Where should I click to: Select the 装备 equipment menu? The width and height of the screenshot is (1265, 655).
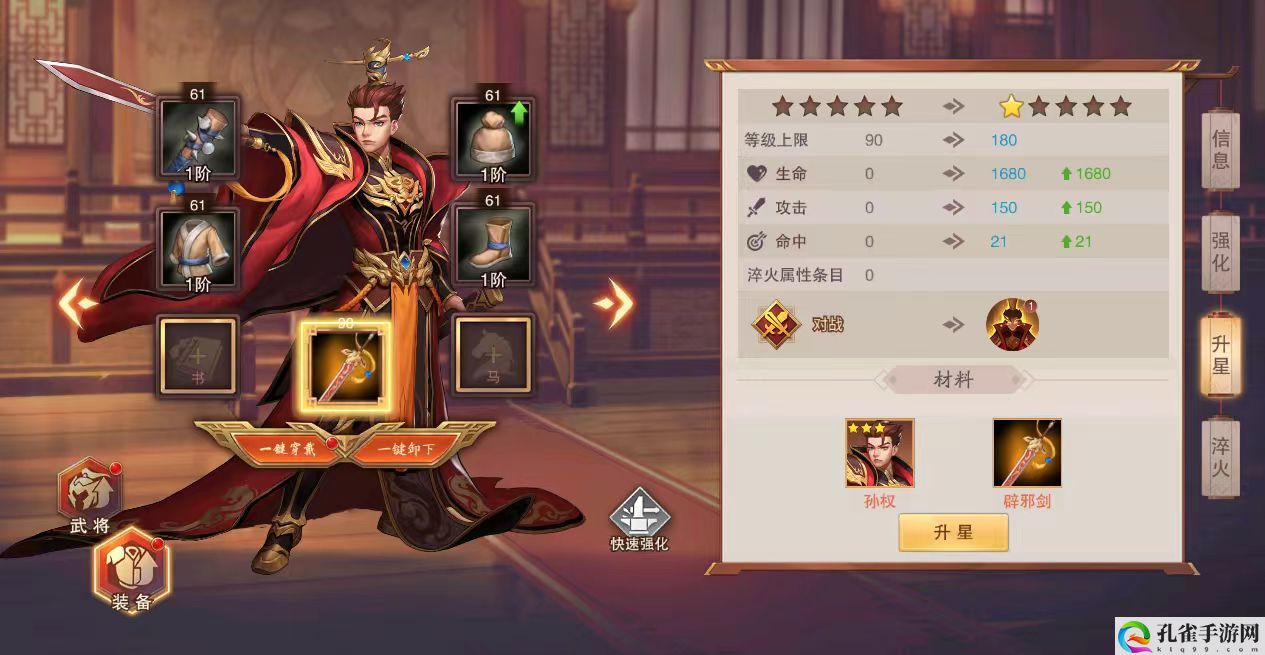pos(132,572)
